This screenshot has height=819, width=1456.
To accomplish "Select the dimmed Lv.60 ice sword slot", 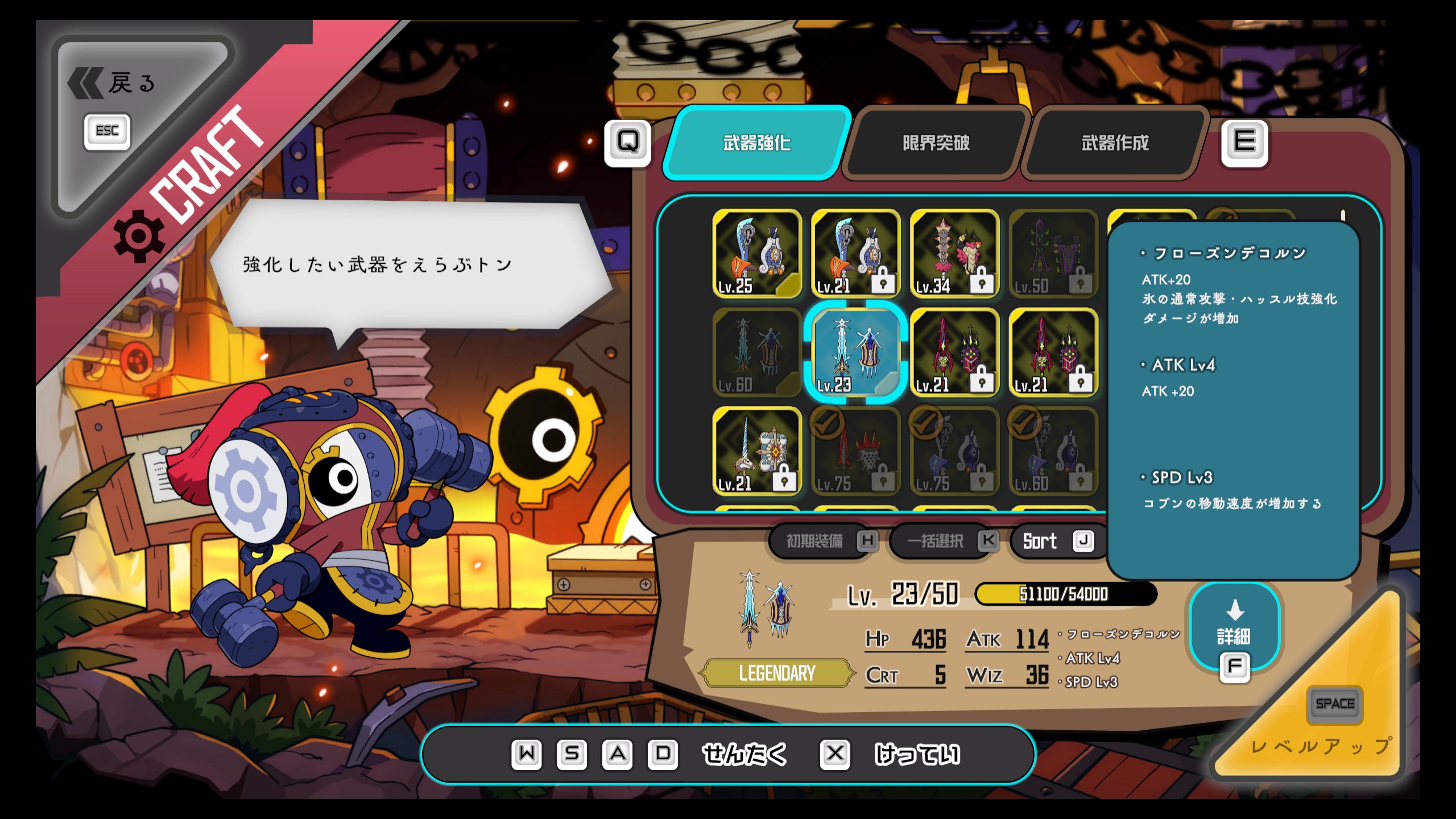I will pos(756,353).
